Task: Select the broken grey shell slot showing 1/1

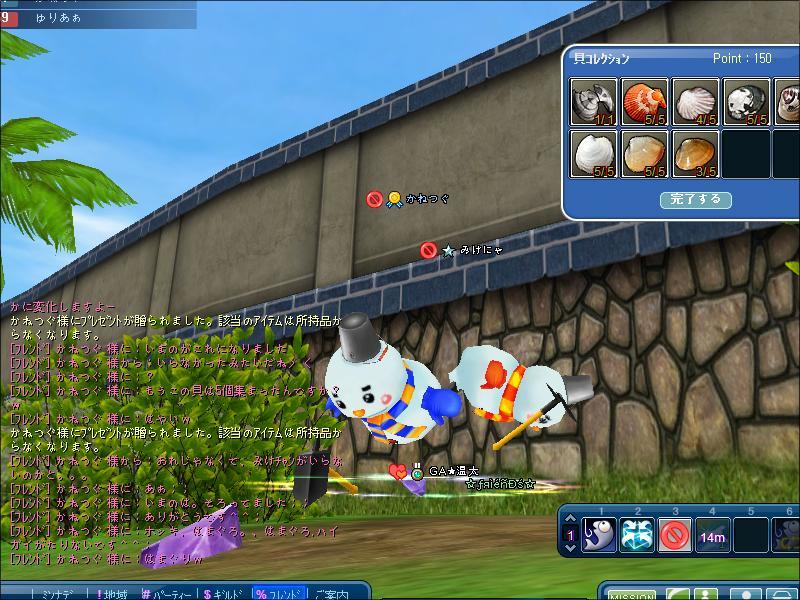Action: tap(594, 103)
